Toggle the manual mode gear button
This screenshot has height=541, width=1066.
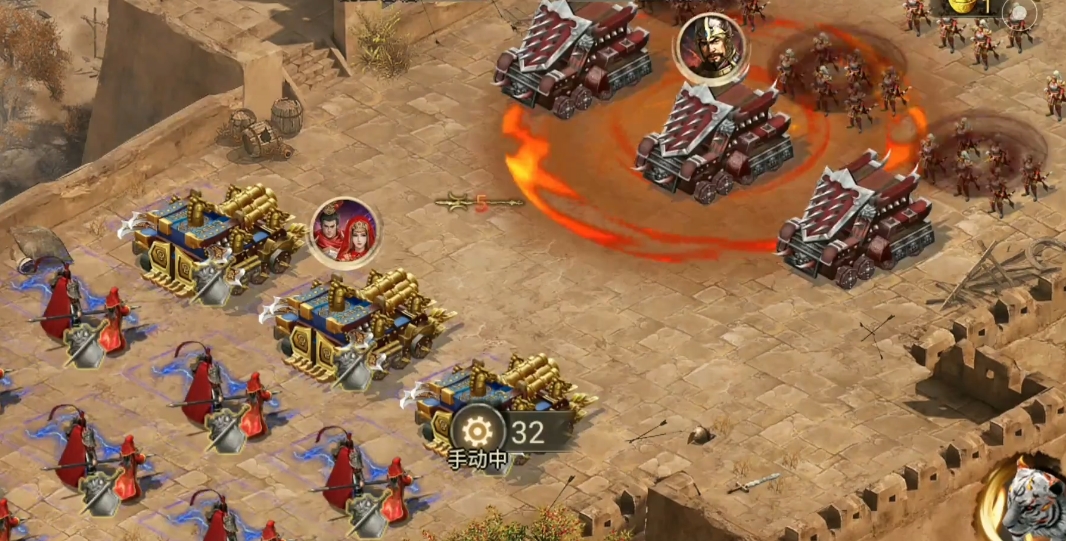click(x=478, y=431)
